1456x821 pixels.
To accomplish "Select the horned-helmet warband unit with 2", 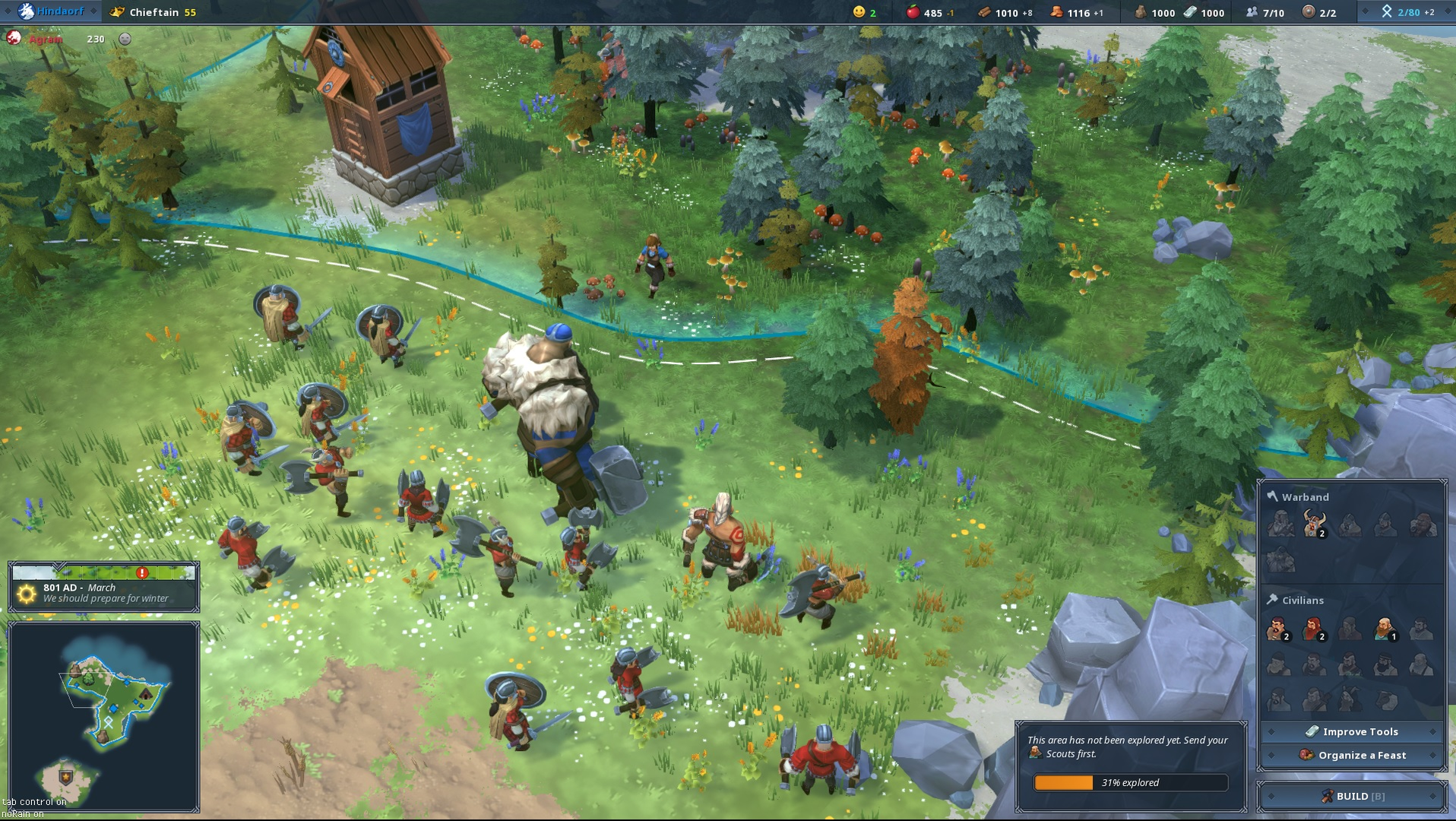I will point(1314,524).
